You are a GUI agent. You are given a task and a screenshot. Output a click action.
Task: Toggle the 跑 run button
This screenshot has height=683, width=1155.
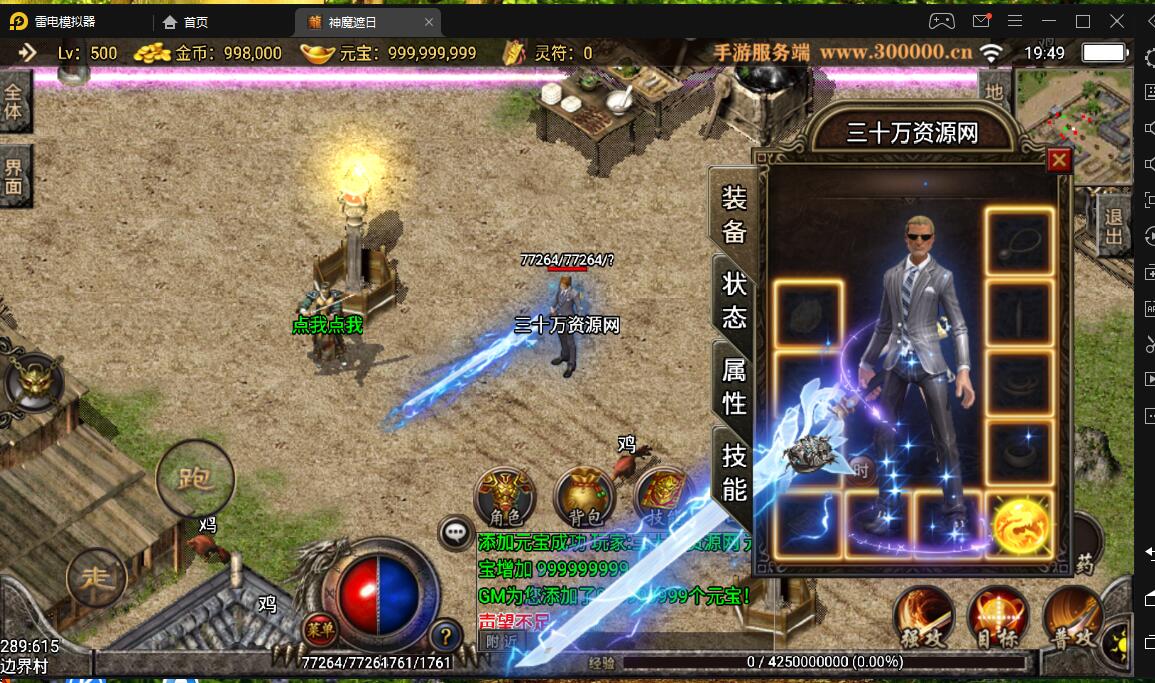coord(194,478)
